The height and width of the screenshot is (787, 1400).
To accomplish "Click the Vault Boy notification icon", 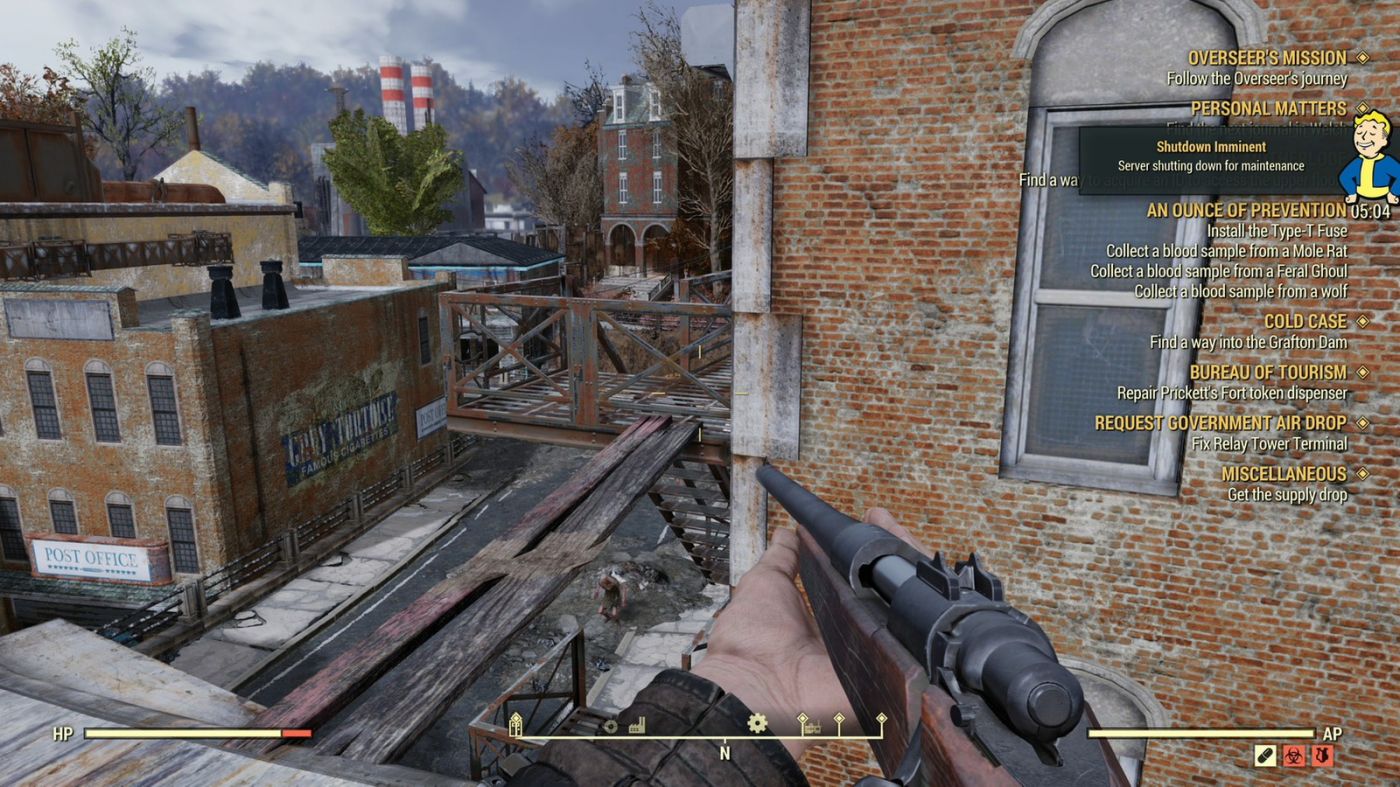I will point(1370,157).
